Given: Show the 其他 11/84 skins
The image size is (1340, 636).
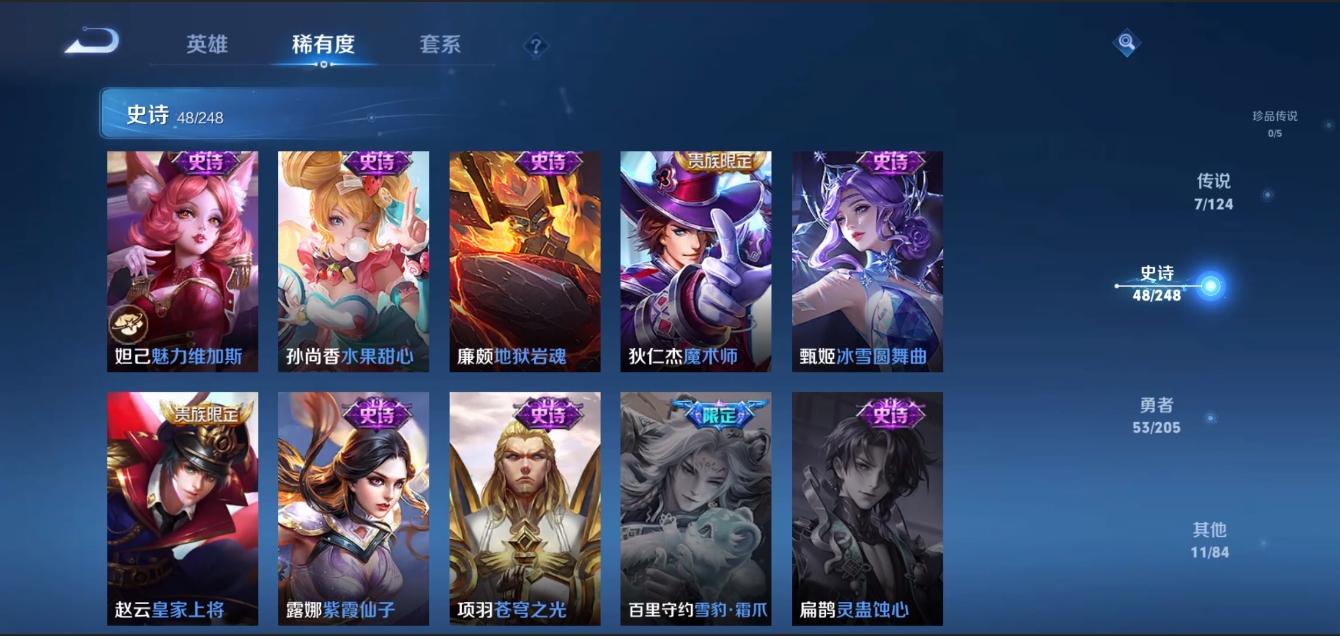Looking at the screenshot, I should [x=1209, y=539].
